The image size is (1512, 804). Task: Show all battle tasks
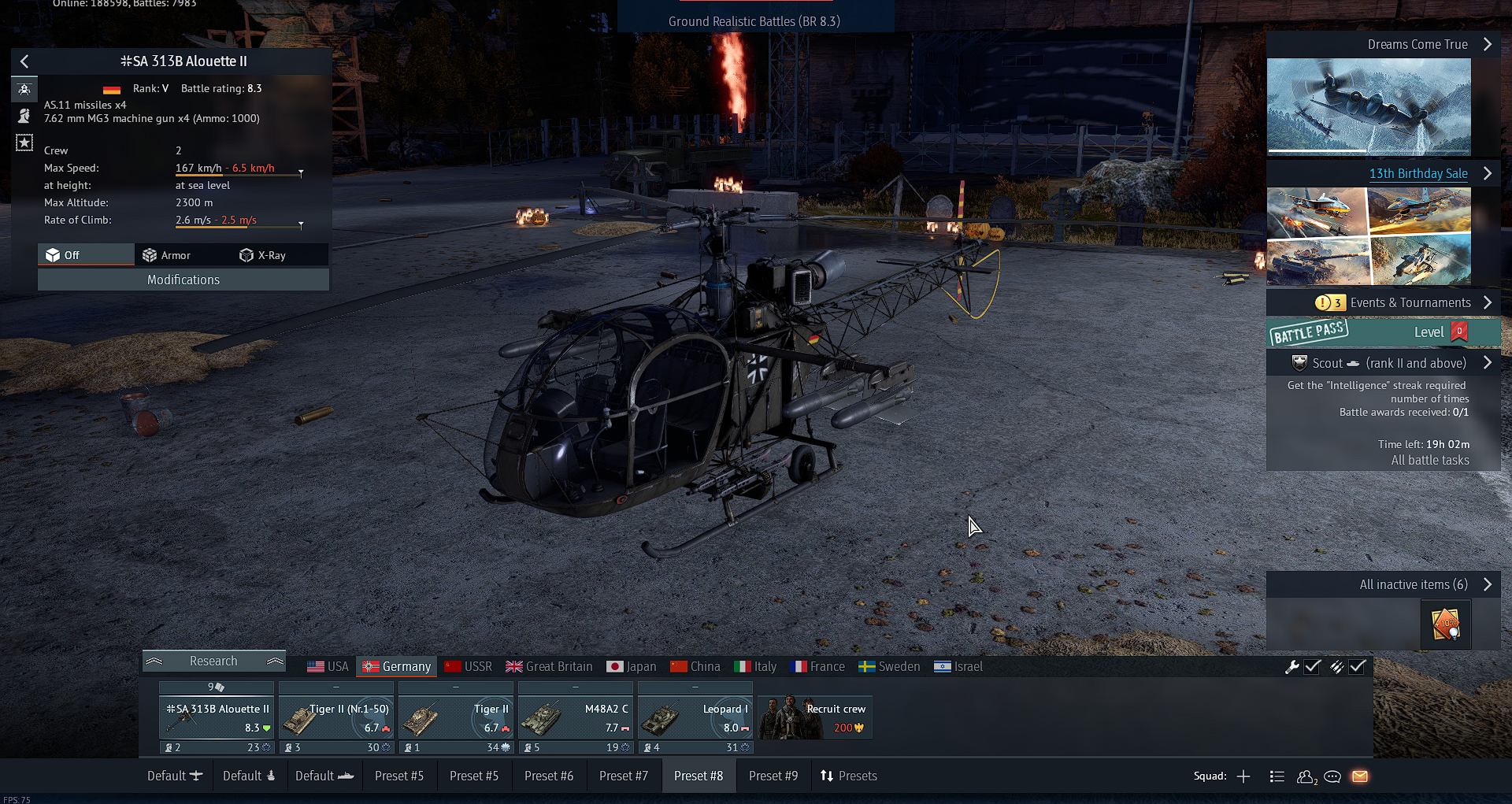[1429, 460]
